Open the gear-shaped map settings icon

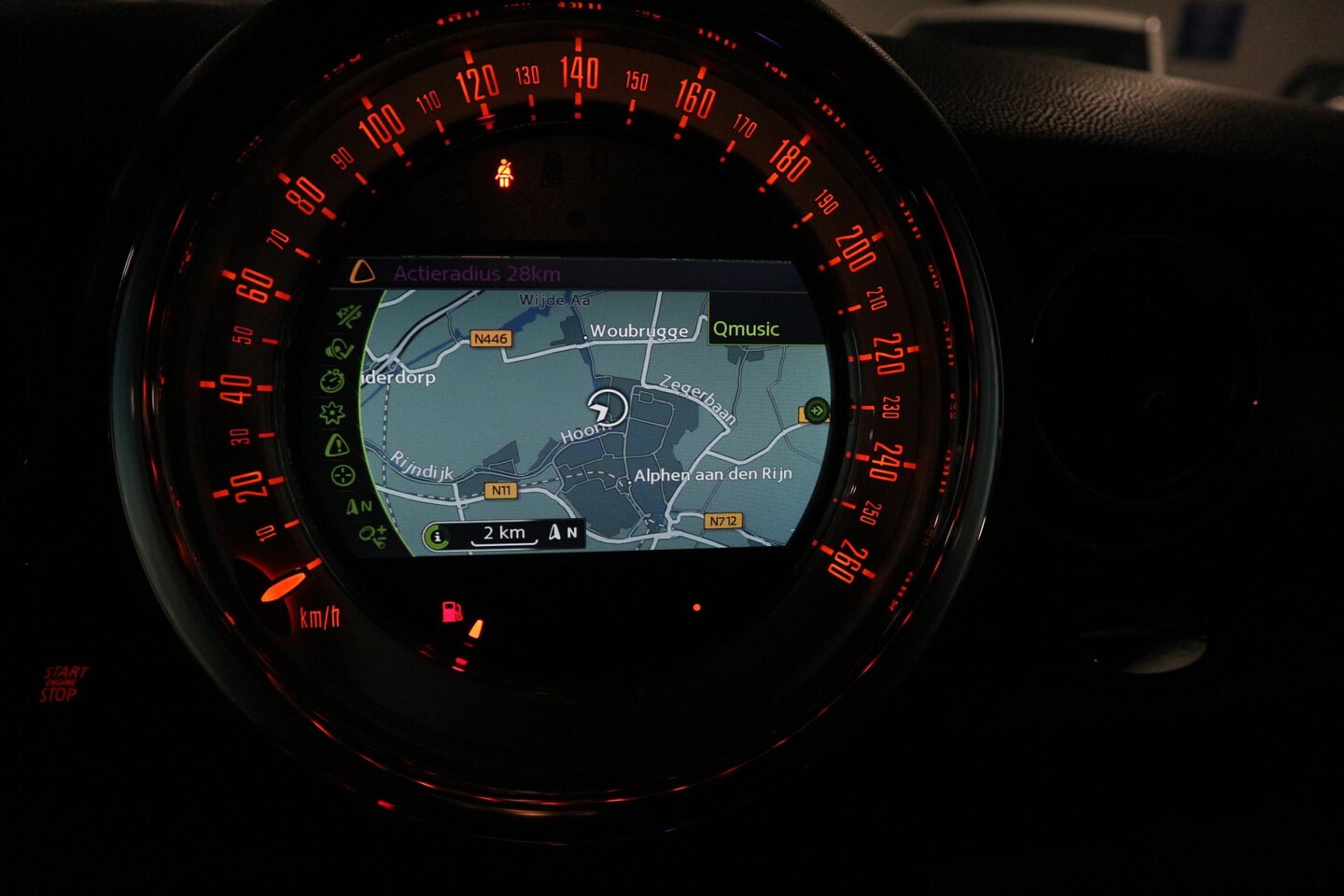(332, 413)
